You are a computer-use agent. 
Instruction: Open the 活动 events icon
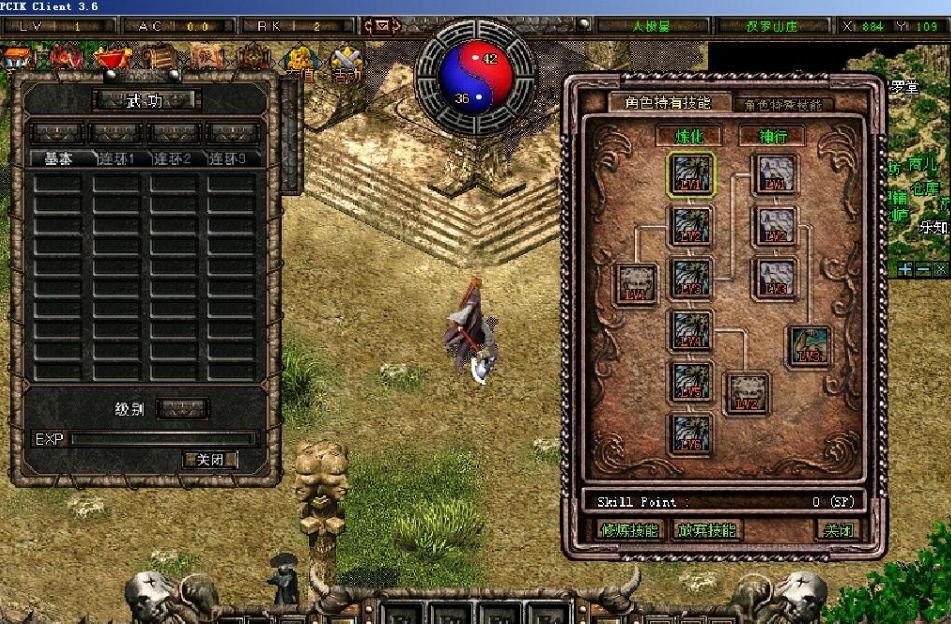point(347,65)
